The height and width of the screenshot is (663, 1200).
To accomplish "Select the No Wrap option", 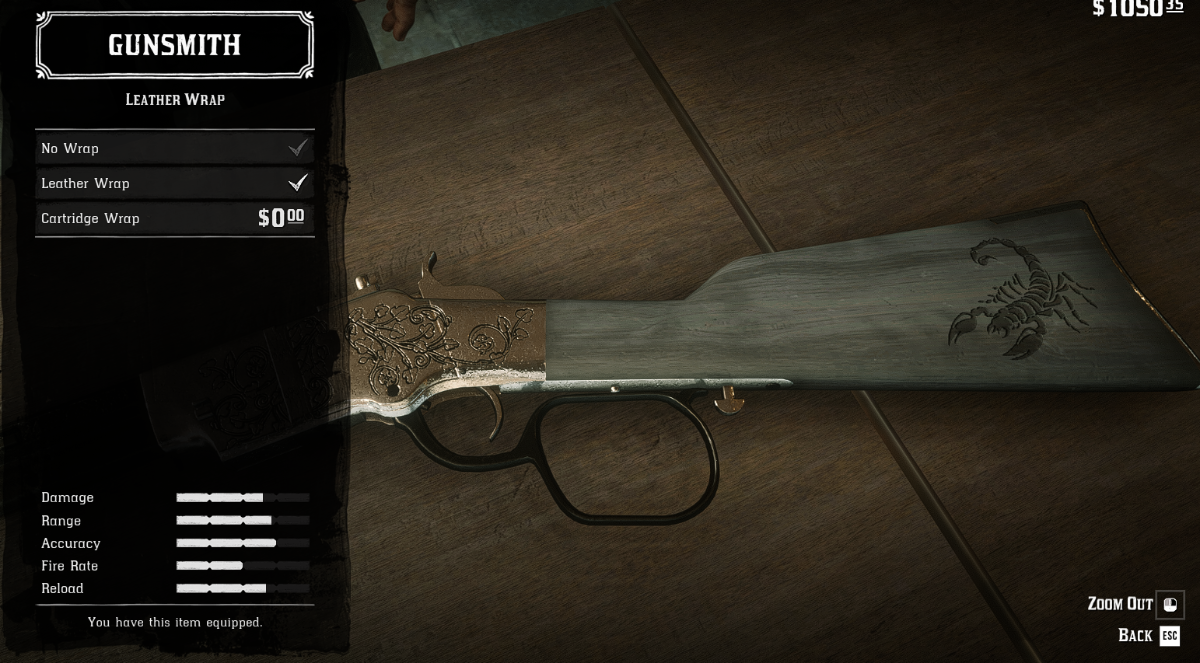I will 174,148.
